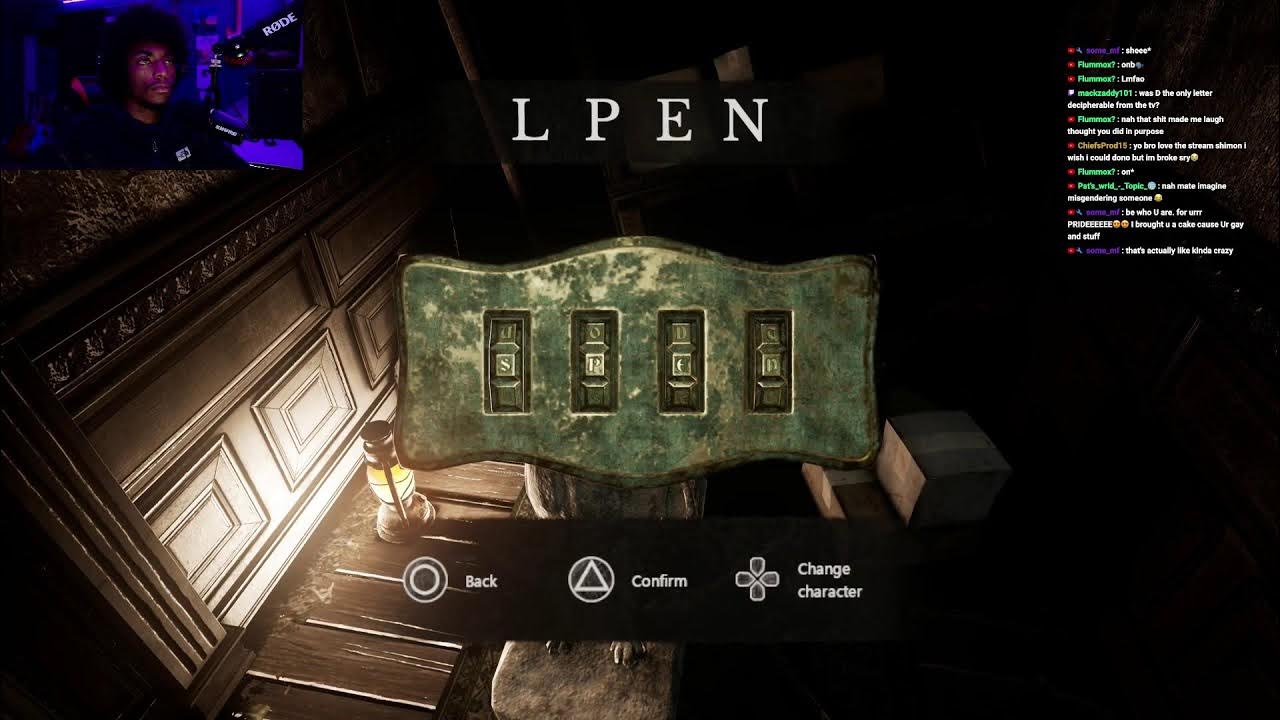The width and height of the screenshot is (1280, 720).
Task: Open mackzaddy101's name in stream chat
Action: pos(1105,93)
